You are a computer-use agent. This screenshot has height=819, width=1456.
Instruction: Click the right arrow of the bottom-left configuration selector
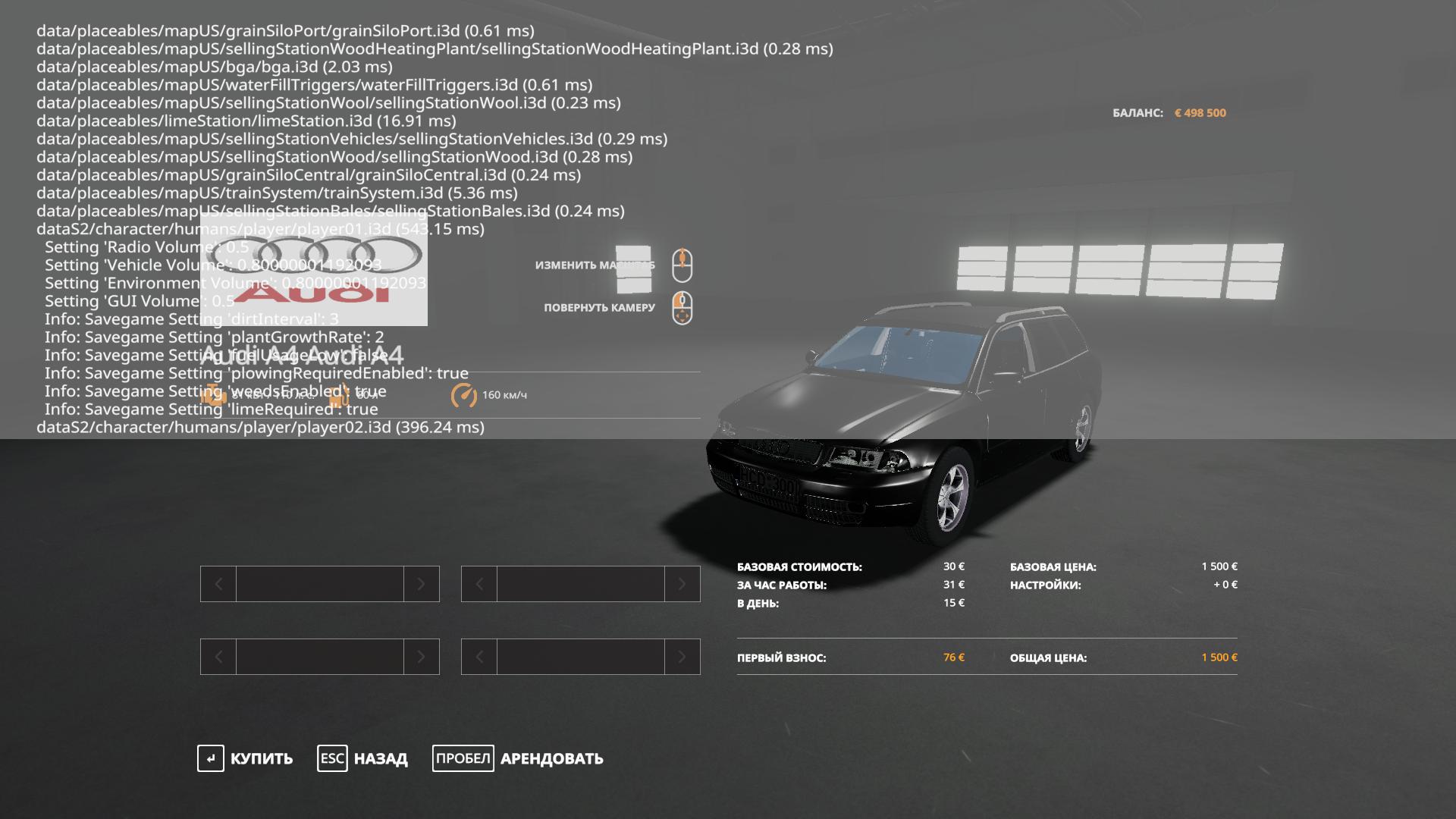point(422,657)
